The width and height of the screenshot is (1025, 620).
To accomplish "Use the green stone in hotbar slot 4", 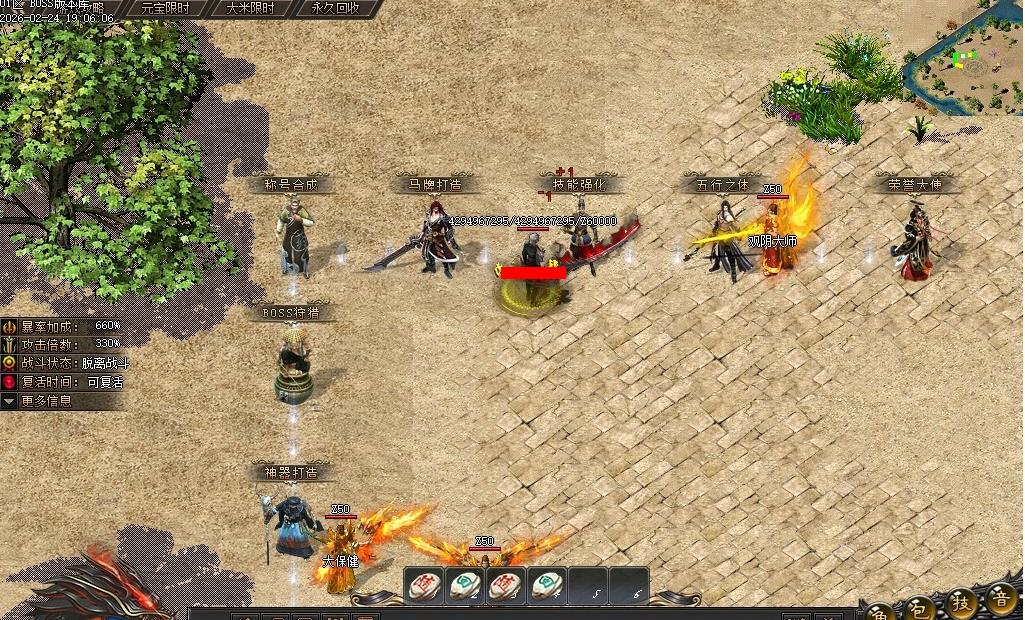I will click(547, 586).
